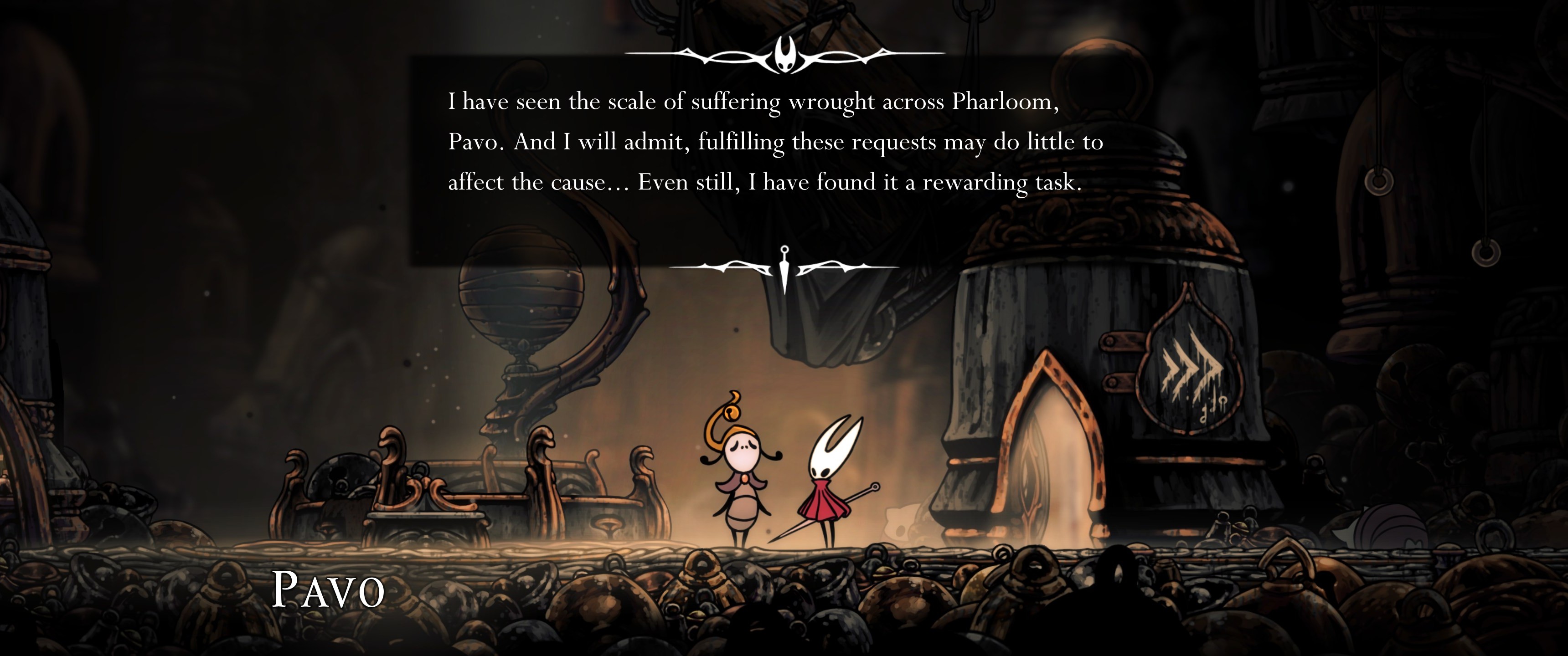Advance the dialogue via the needle continue marker
1568x656 pixels.
coord(784,268)
